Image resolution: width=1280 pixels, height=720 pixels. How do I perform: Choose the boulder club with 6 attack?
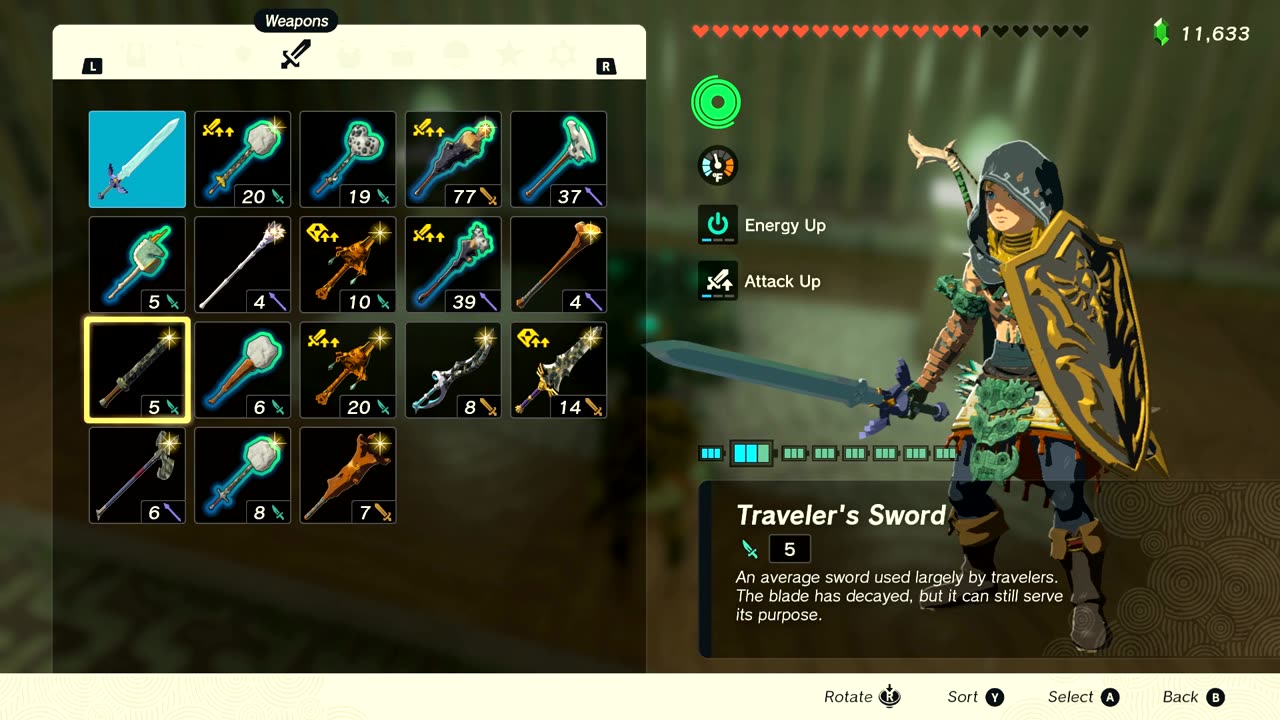242,370
